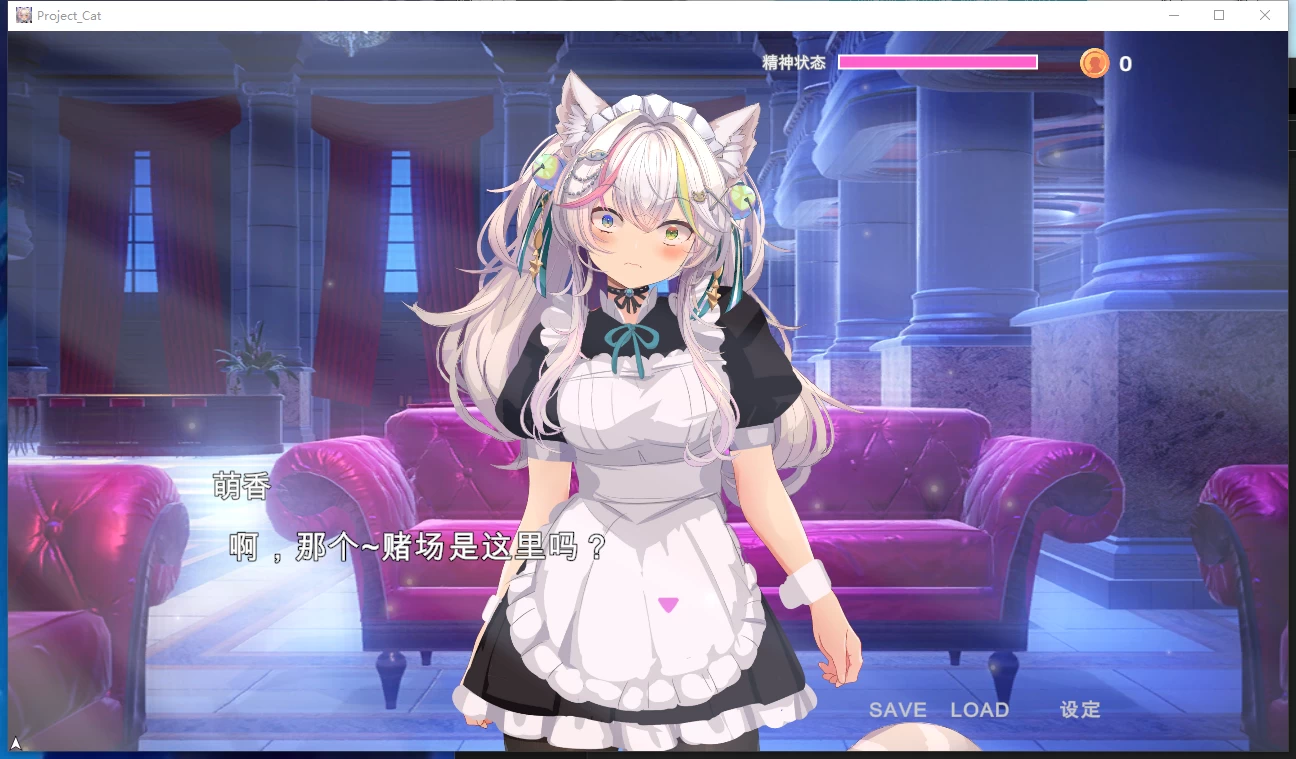Image resolution: width=1296 pixels, height=759 pixels.
Task: Save the game using SAVE
Action: 897,710
